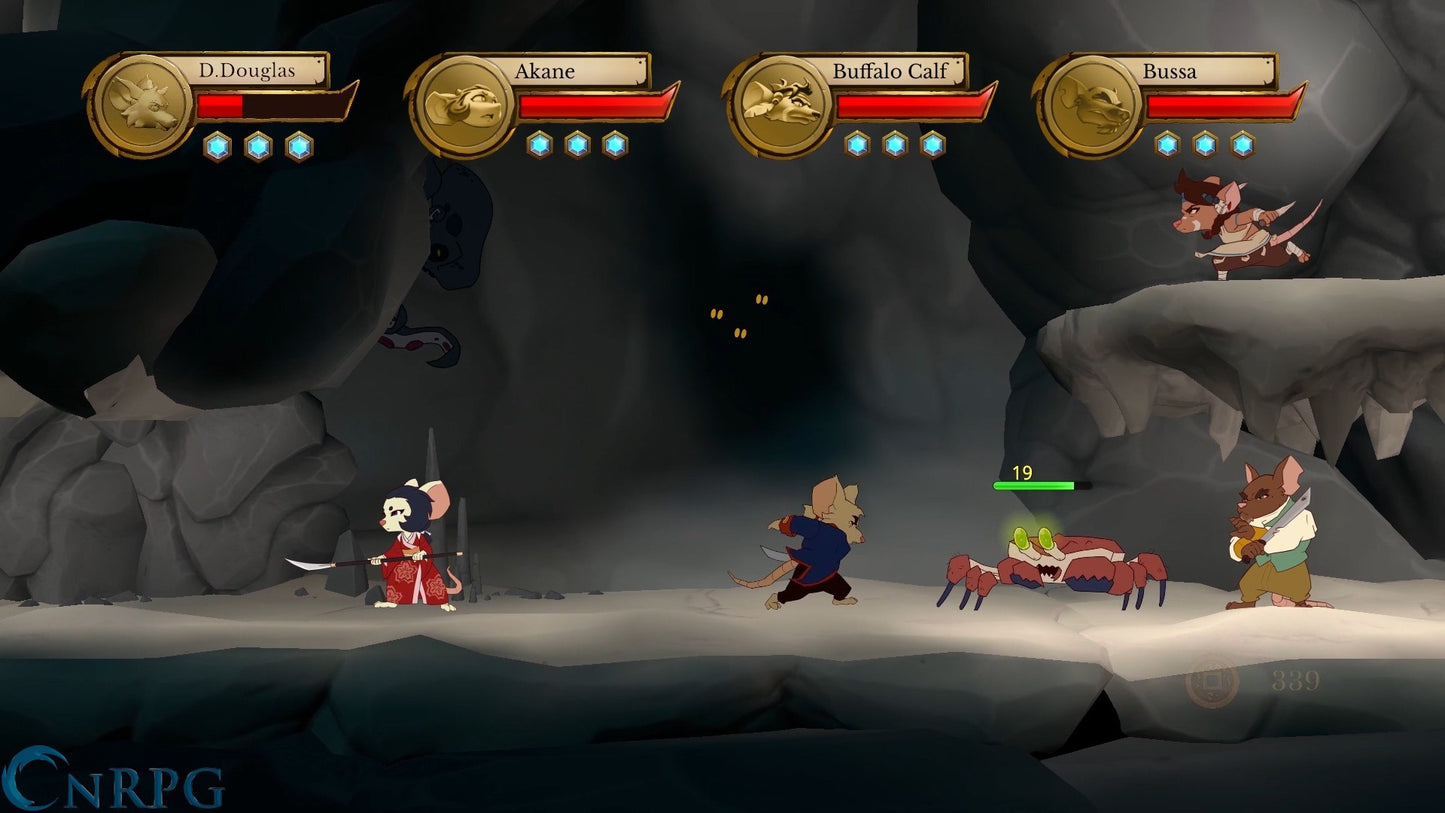Select the Akane name label
Viewport: 1445px width, 813px height.
tap(546, 72)
